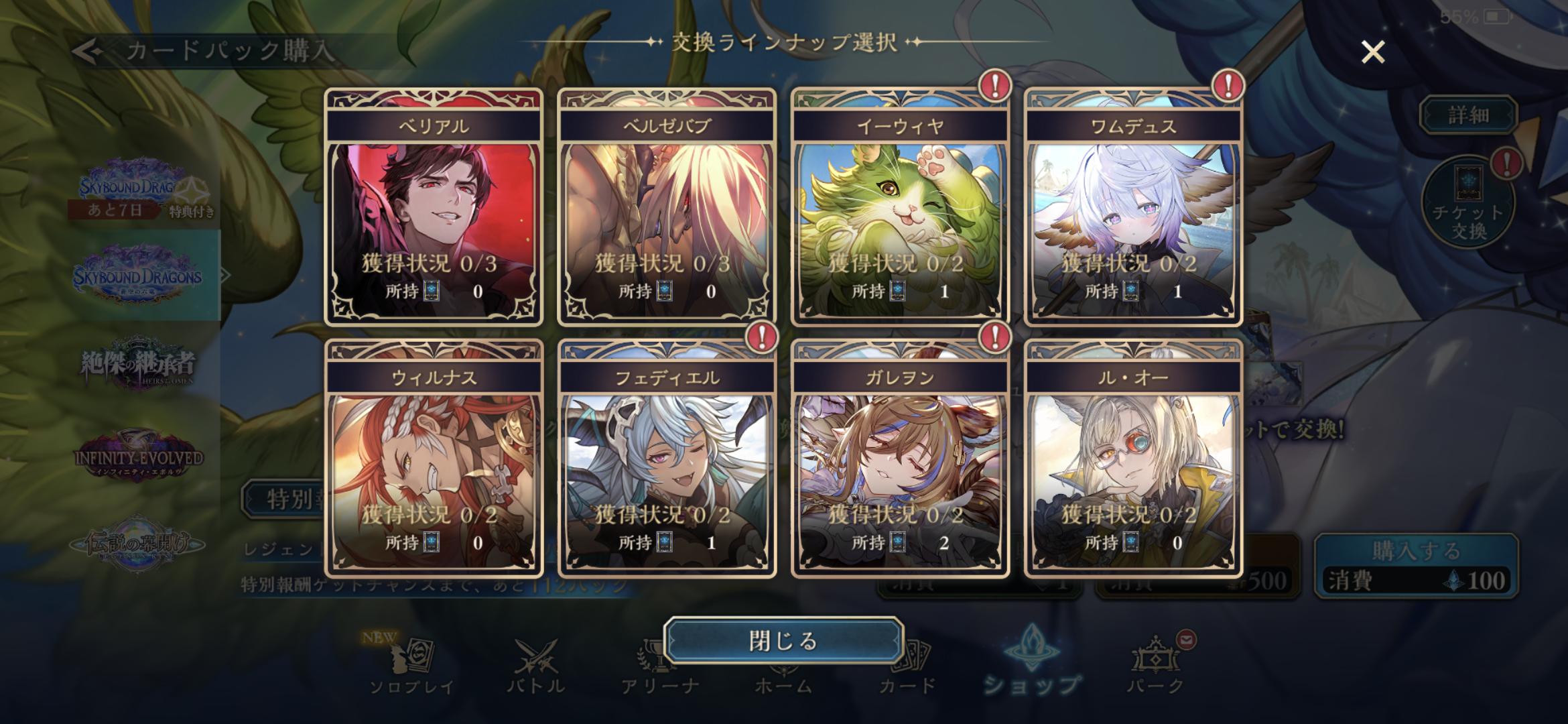Image resolution: width=1568 pixels, height=724 pixels.
Task: Choose the ル・オー card
Action: 1133,459
